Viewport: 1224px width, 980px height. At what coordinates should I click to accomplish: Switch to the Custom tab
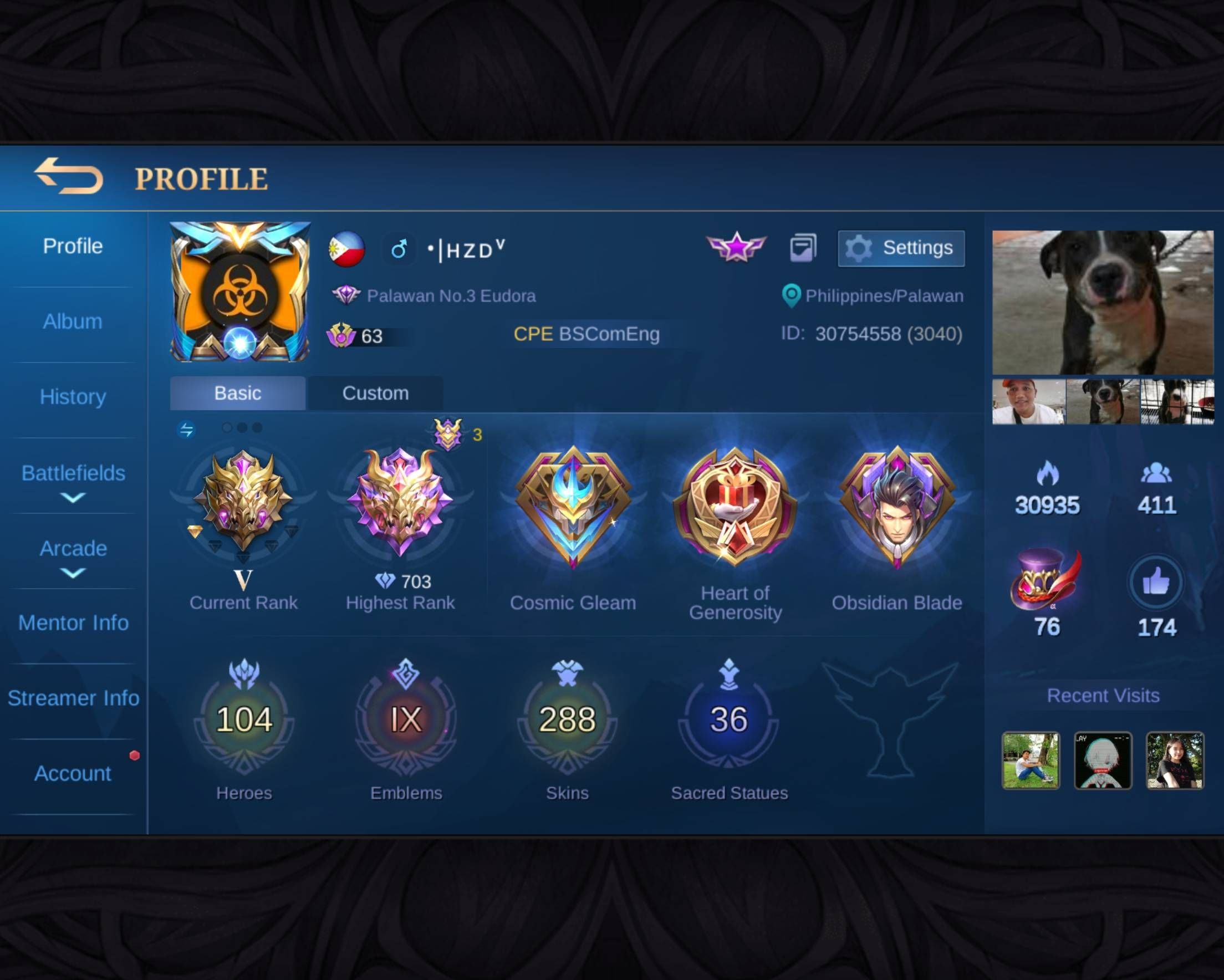[x=375, y=393]
